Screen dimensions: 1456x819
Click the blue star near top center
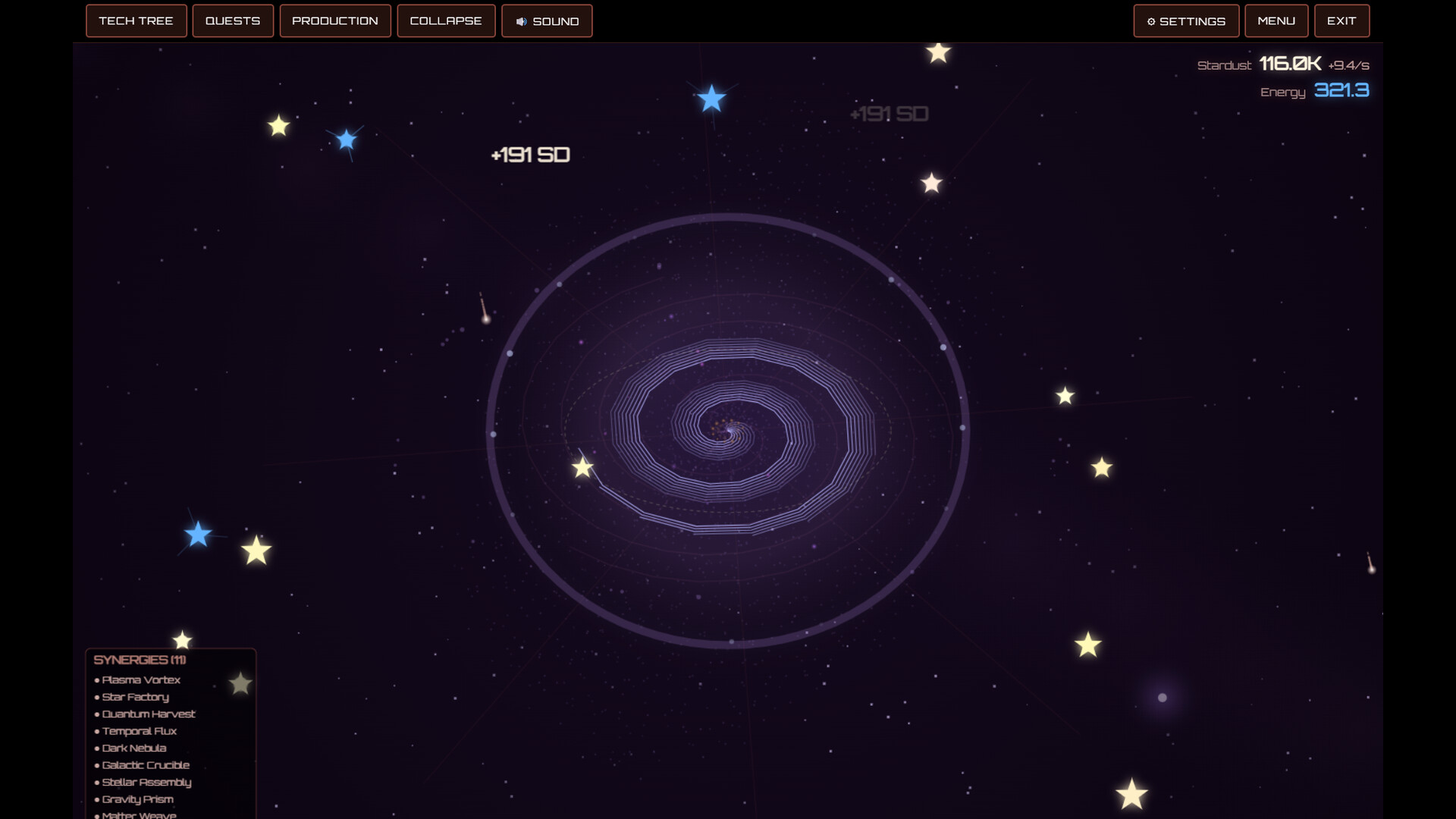(x=711, y=99)
